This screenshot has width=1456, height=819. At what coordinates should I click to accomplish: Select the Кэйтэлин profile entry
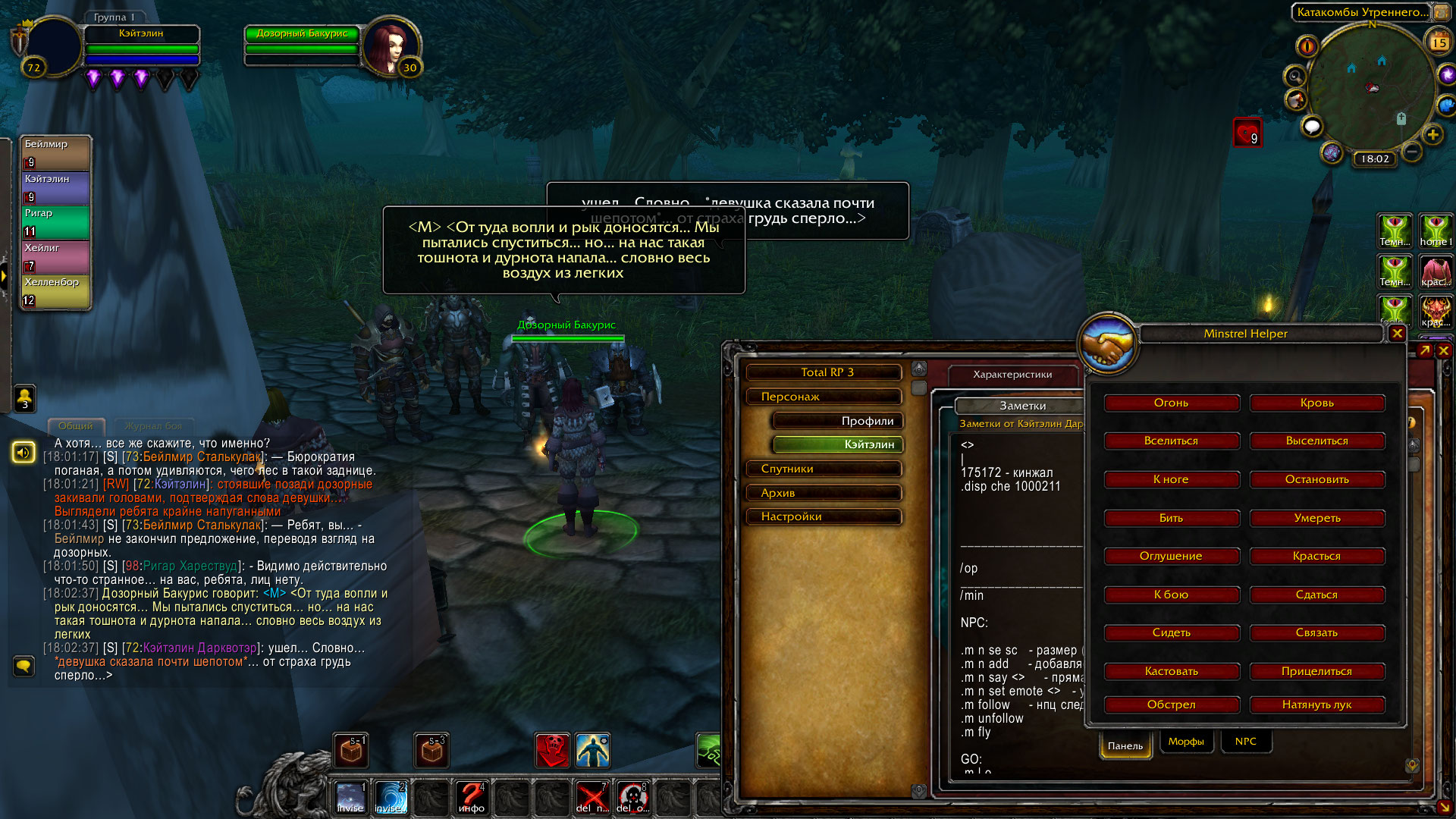coord(837,444)
